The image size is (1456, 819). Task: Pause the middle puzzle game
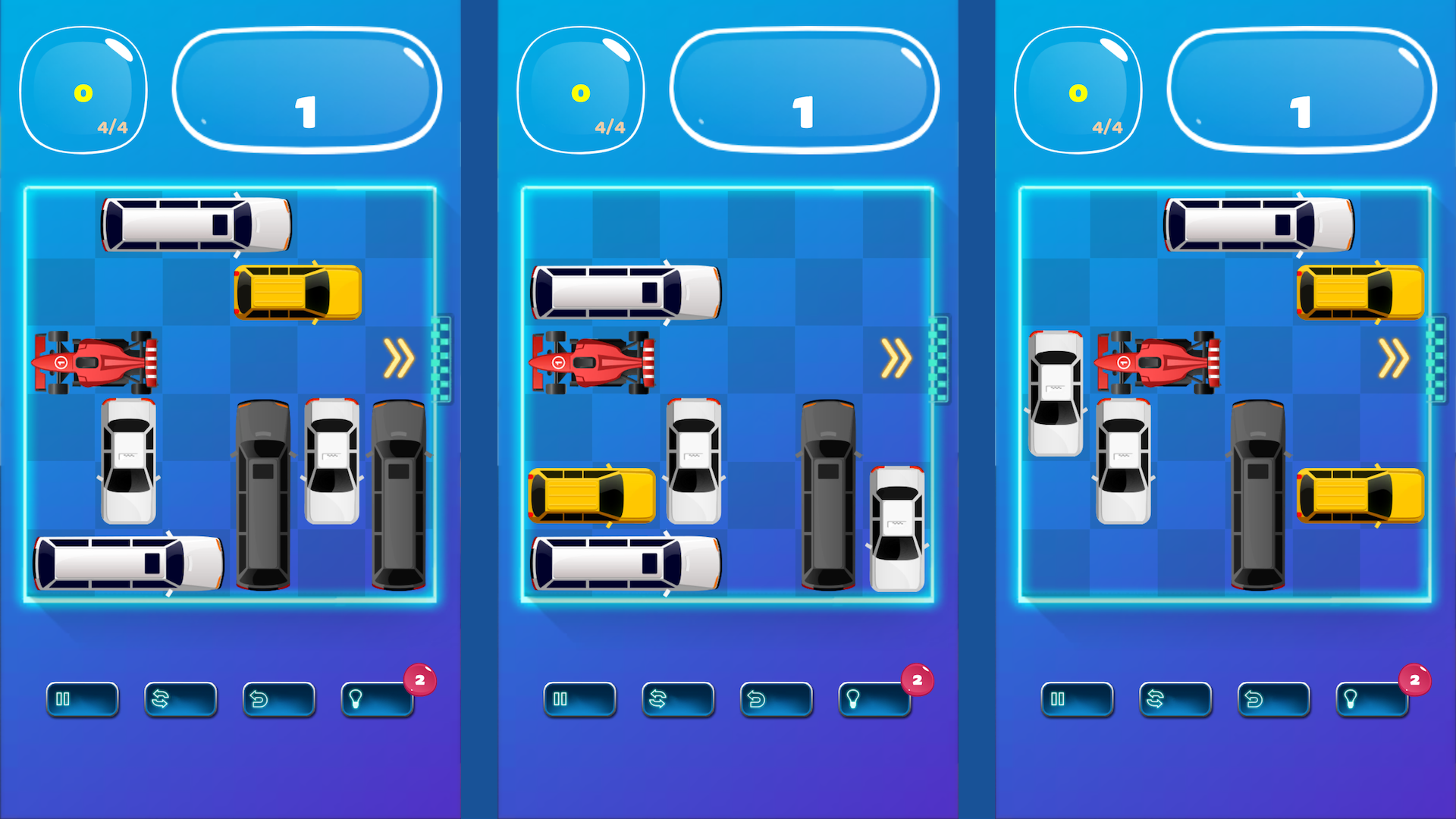[x=579, y=699]
